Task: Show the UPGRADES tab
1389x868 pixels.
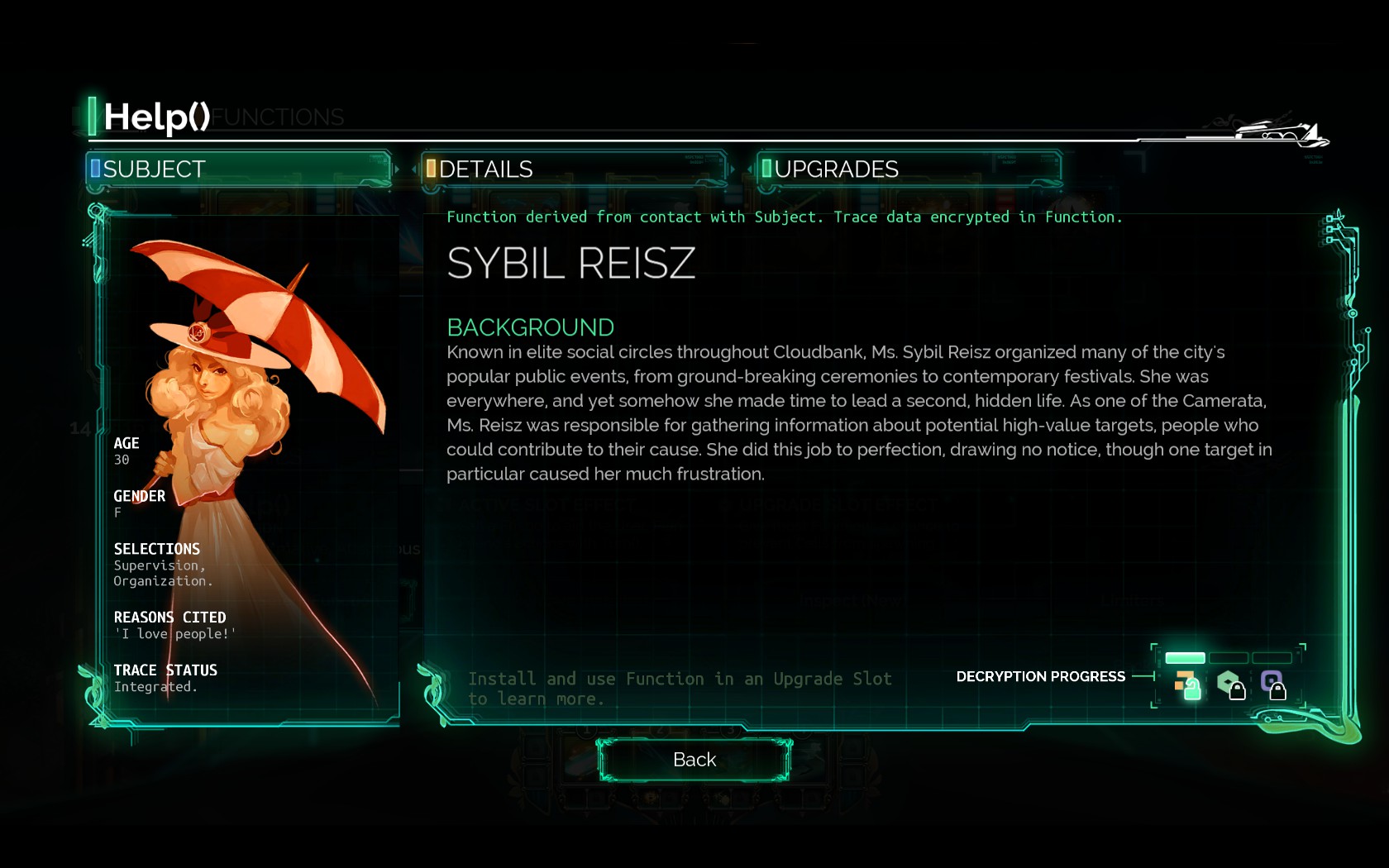Action: coord(909,169)
